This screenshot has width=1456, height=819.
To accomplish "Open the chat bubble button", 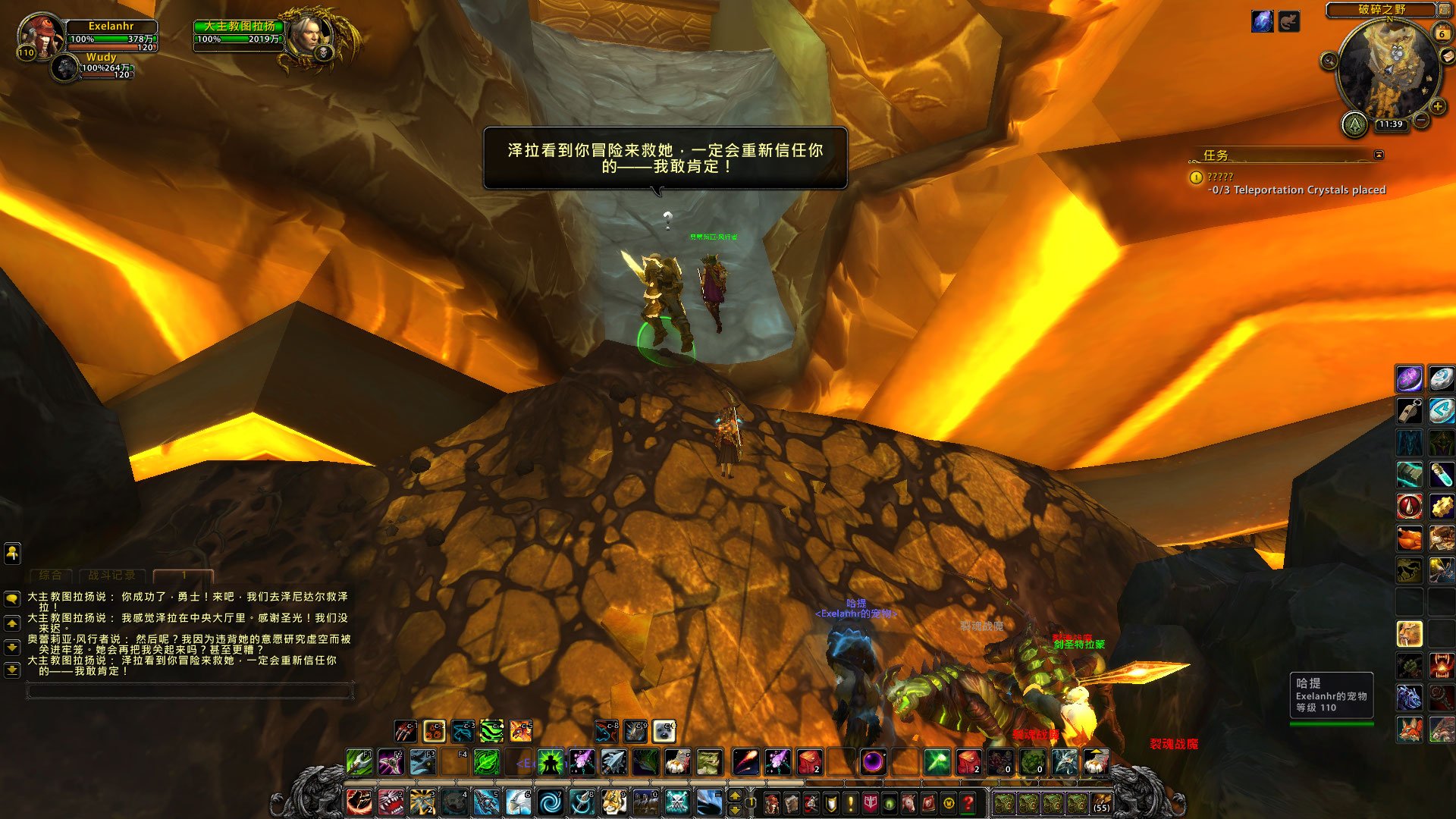I will (12, 598).
